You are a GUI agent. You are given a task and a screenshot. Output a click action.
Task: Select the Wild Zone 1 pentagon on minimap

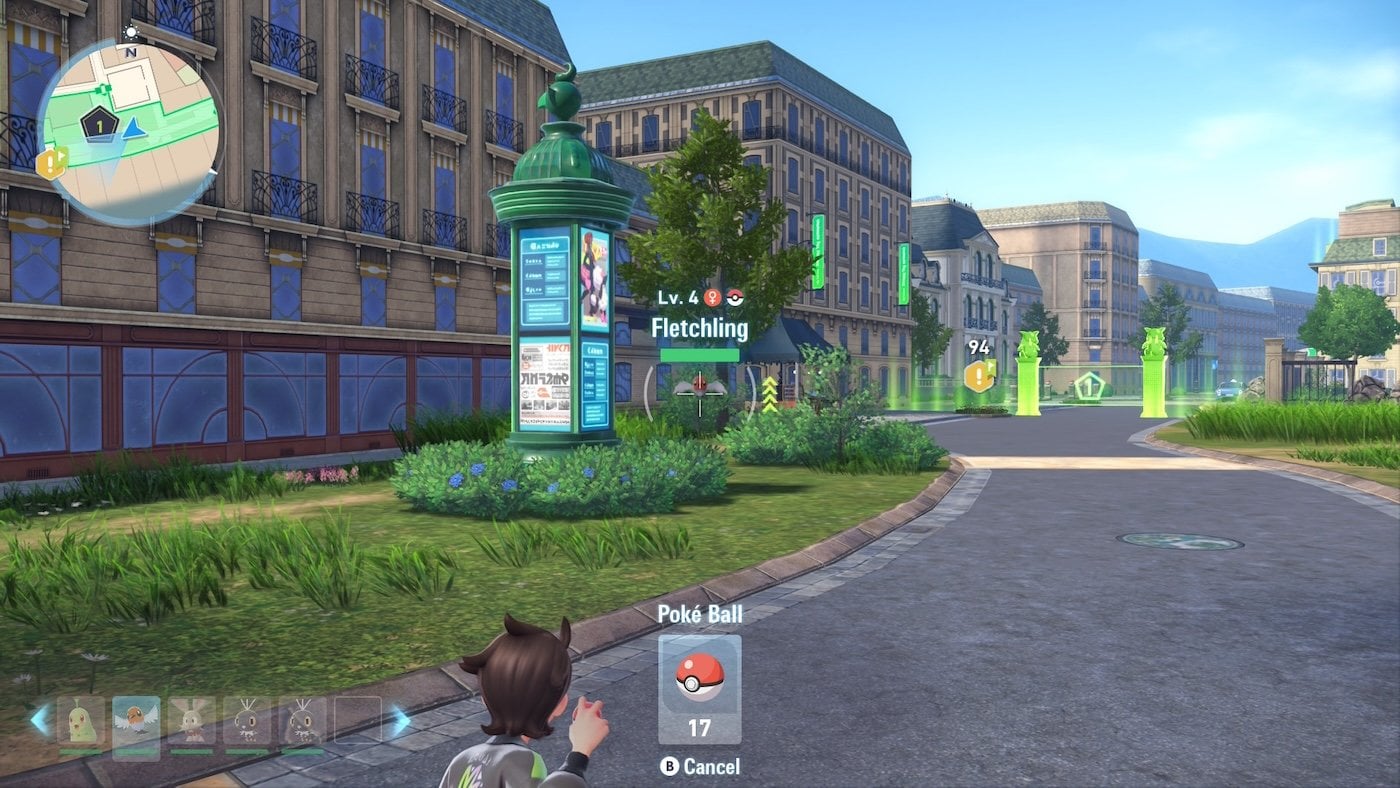coord(99,125)
